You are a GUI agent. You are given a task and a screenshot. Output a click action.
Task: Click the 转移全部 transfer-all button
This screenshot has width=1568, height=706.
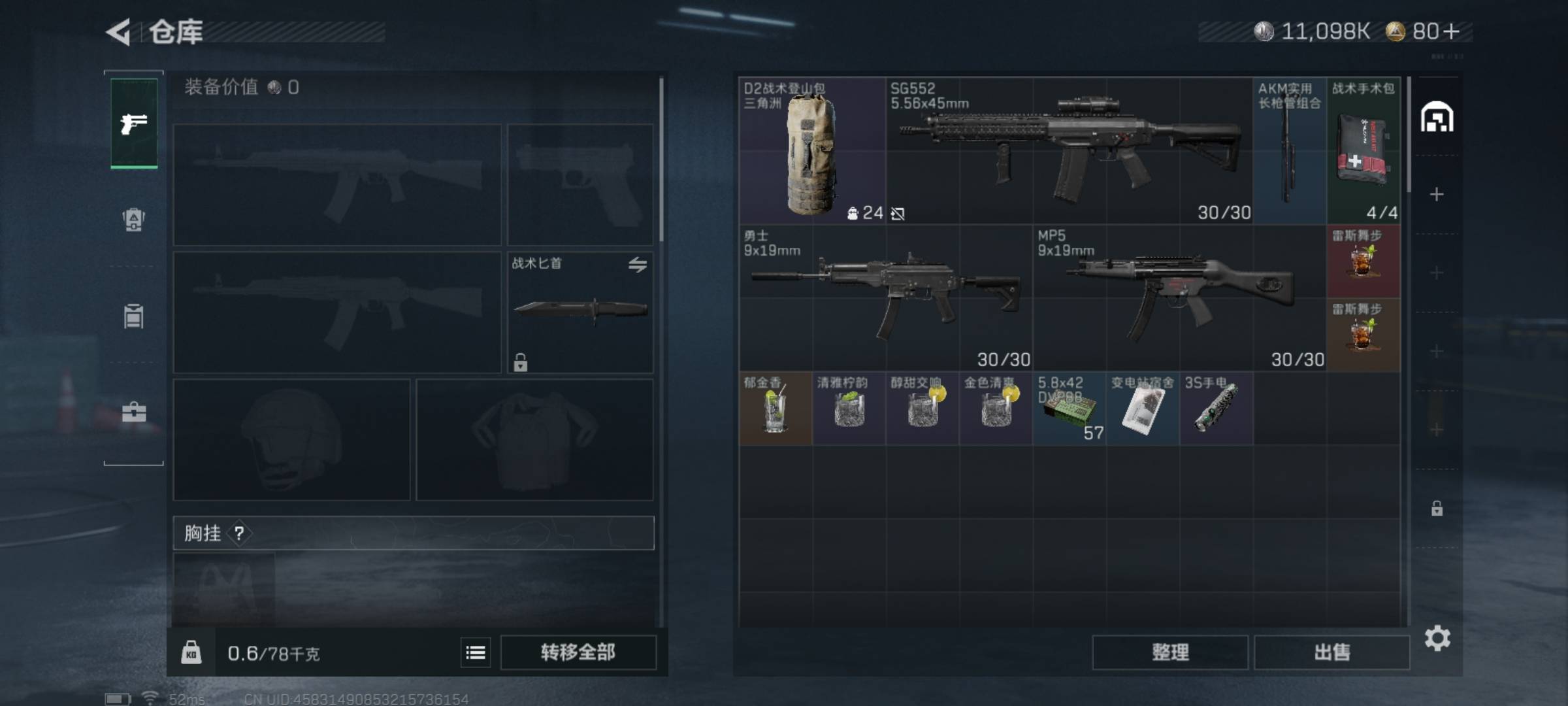pos(578,652)
